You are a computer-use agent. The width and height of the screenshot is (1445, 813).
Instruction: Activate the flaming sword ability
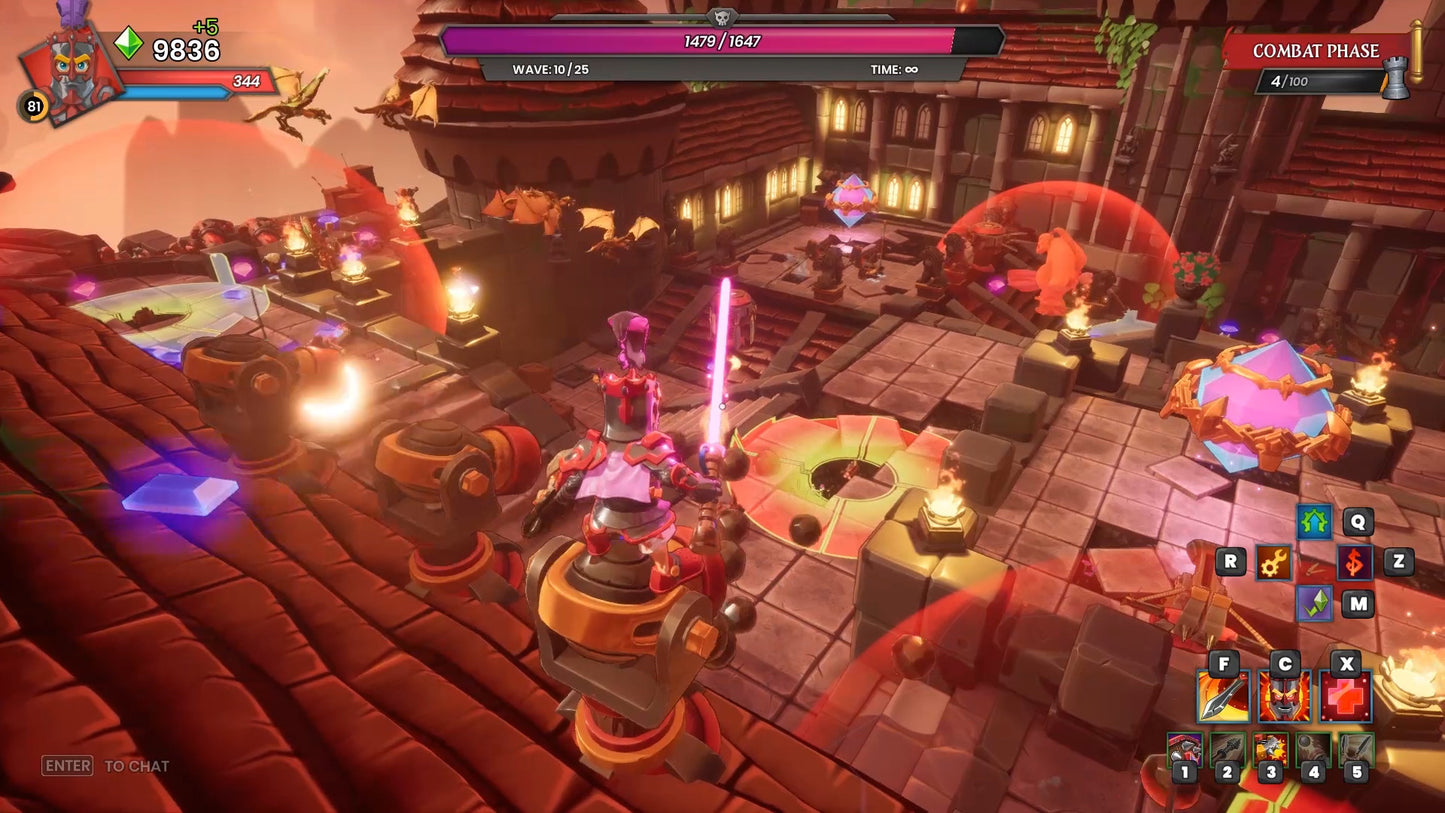point(1223,697)
